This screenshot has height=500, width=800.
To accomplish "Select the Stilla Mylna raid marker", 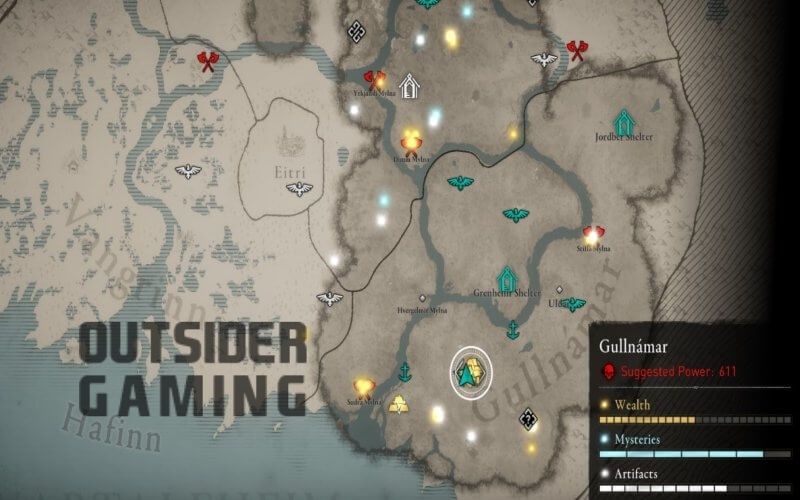I will pos(593,234).
